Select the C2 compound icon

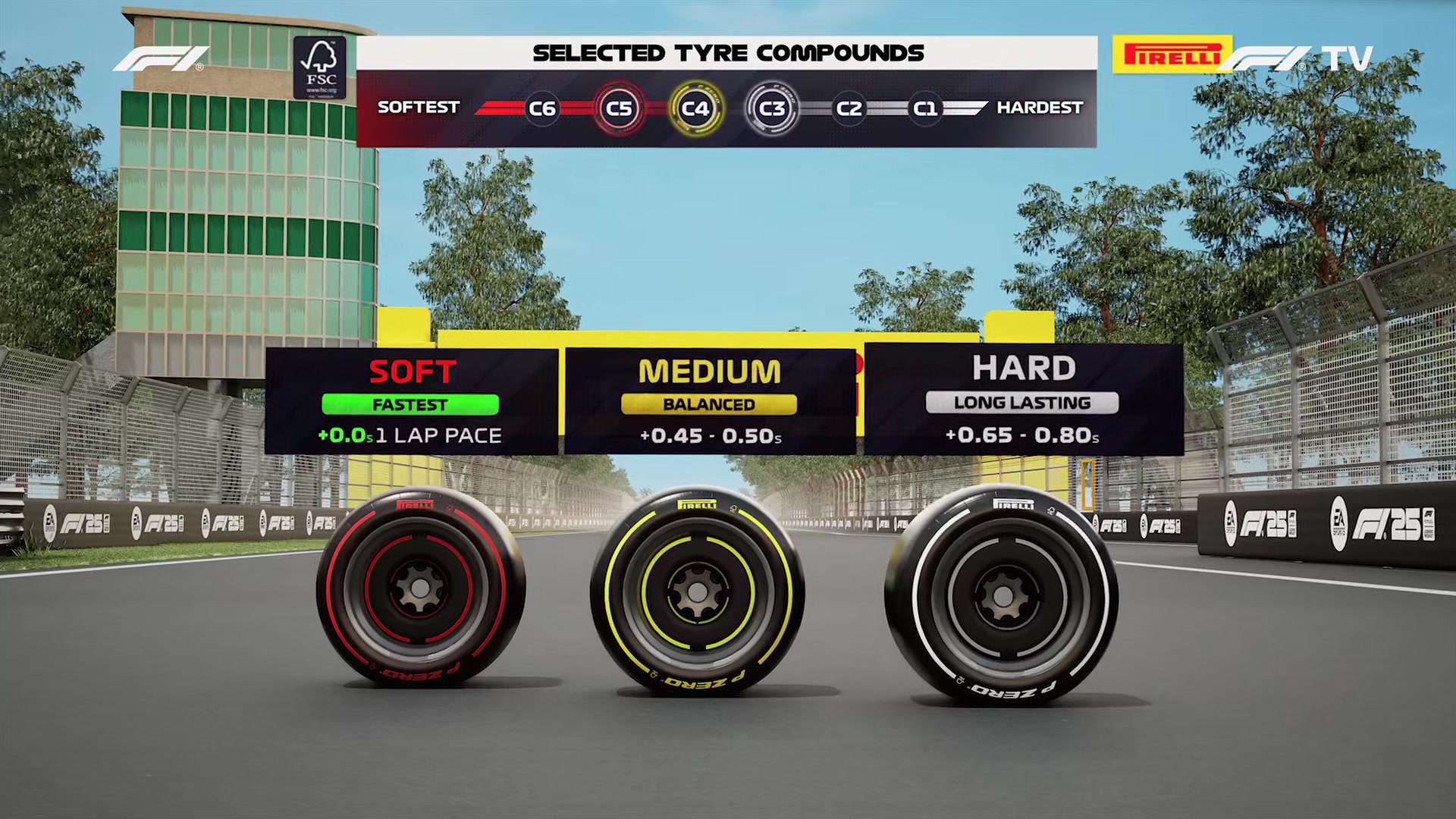pos(849,108)
